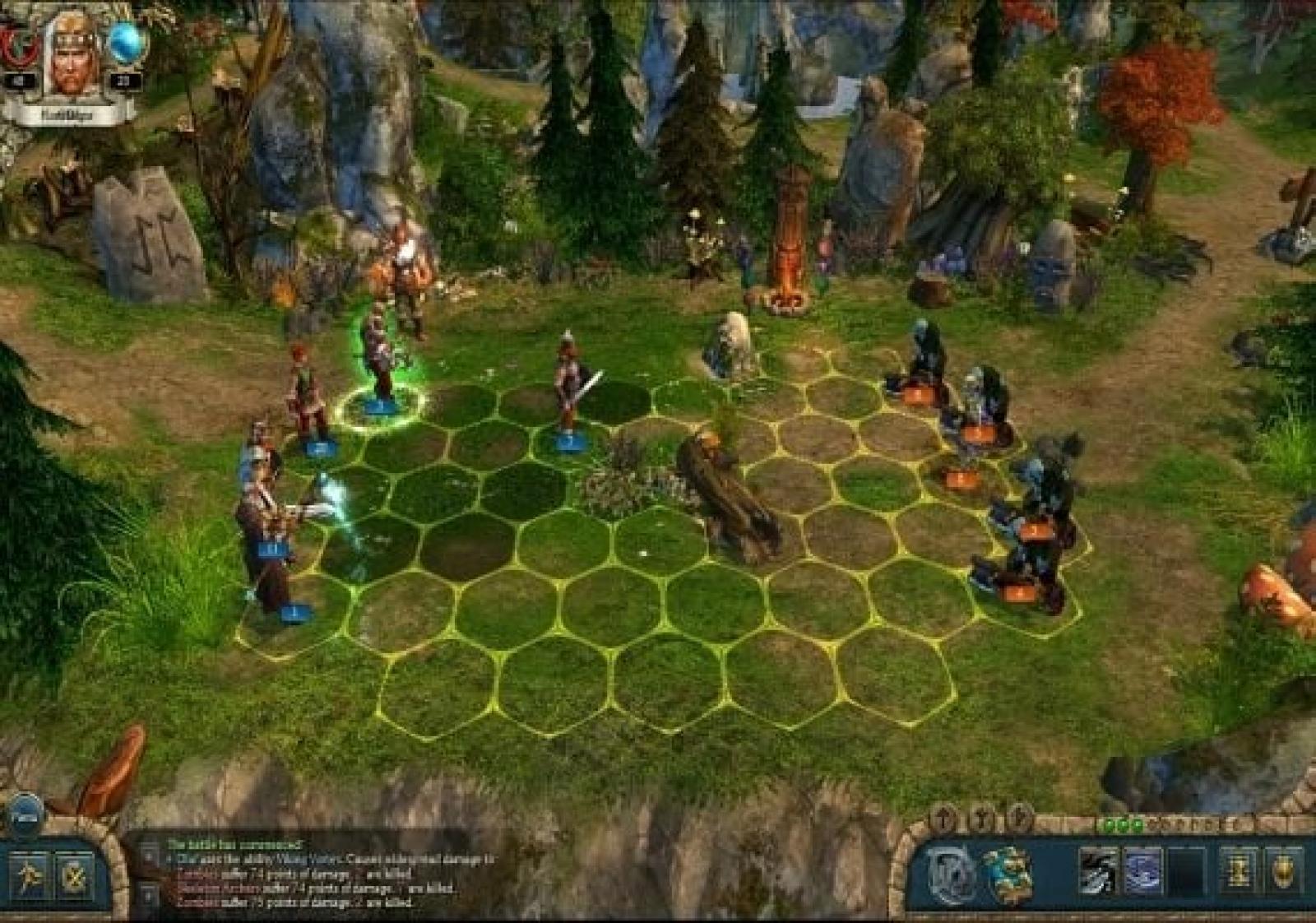The width and height of the screenshot is (1316, 923).
Task: Select the swordsman unit with raised sword
Action: pyautogui.click(x=569, y=387)
